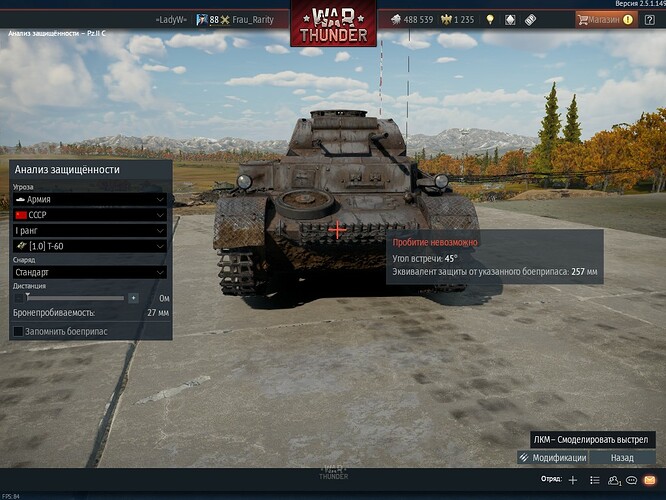Open the I ранг rank dropdown
Screen dimensions: 666x500
coord(88,230)
